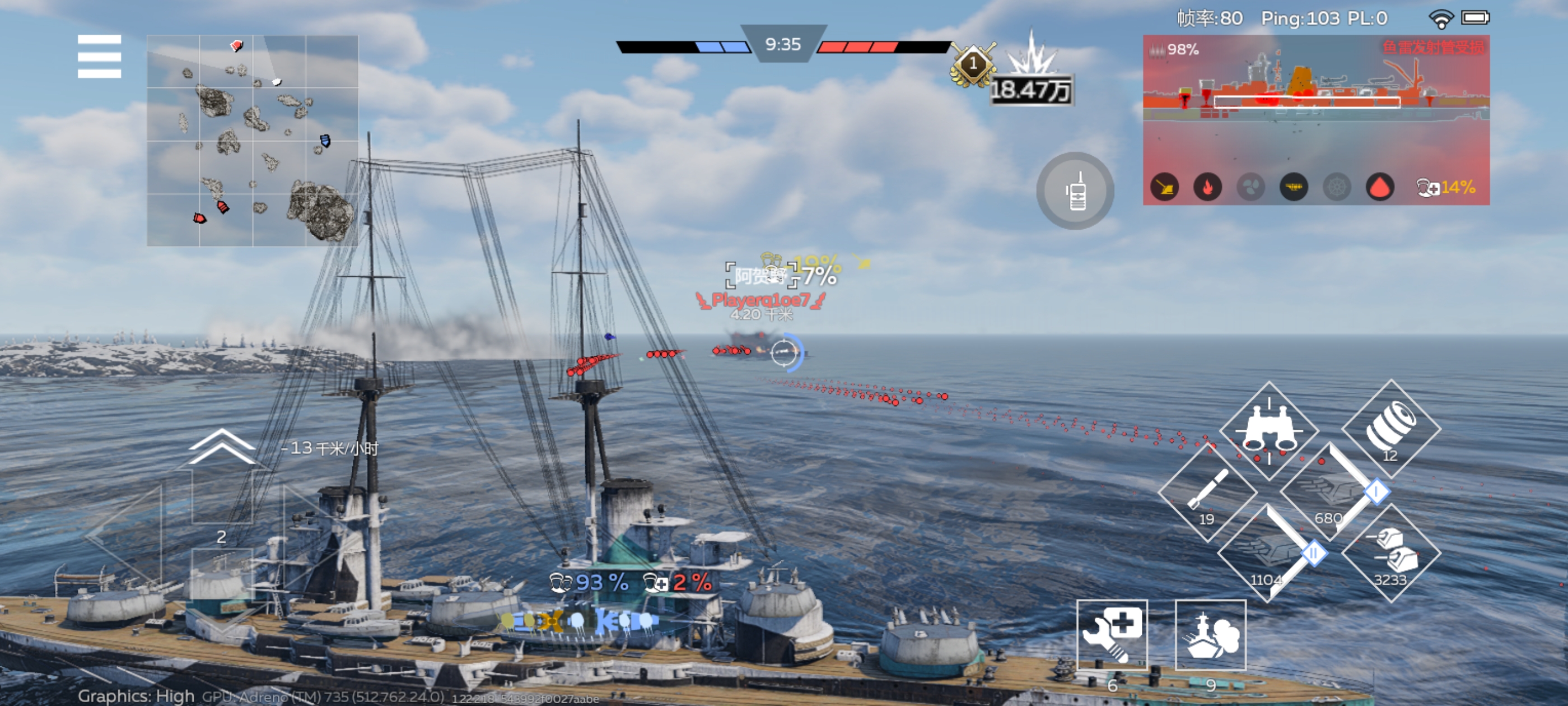
Task: Deploy the ship smoke screen consumable
Action: click(x=1210, y=635)
